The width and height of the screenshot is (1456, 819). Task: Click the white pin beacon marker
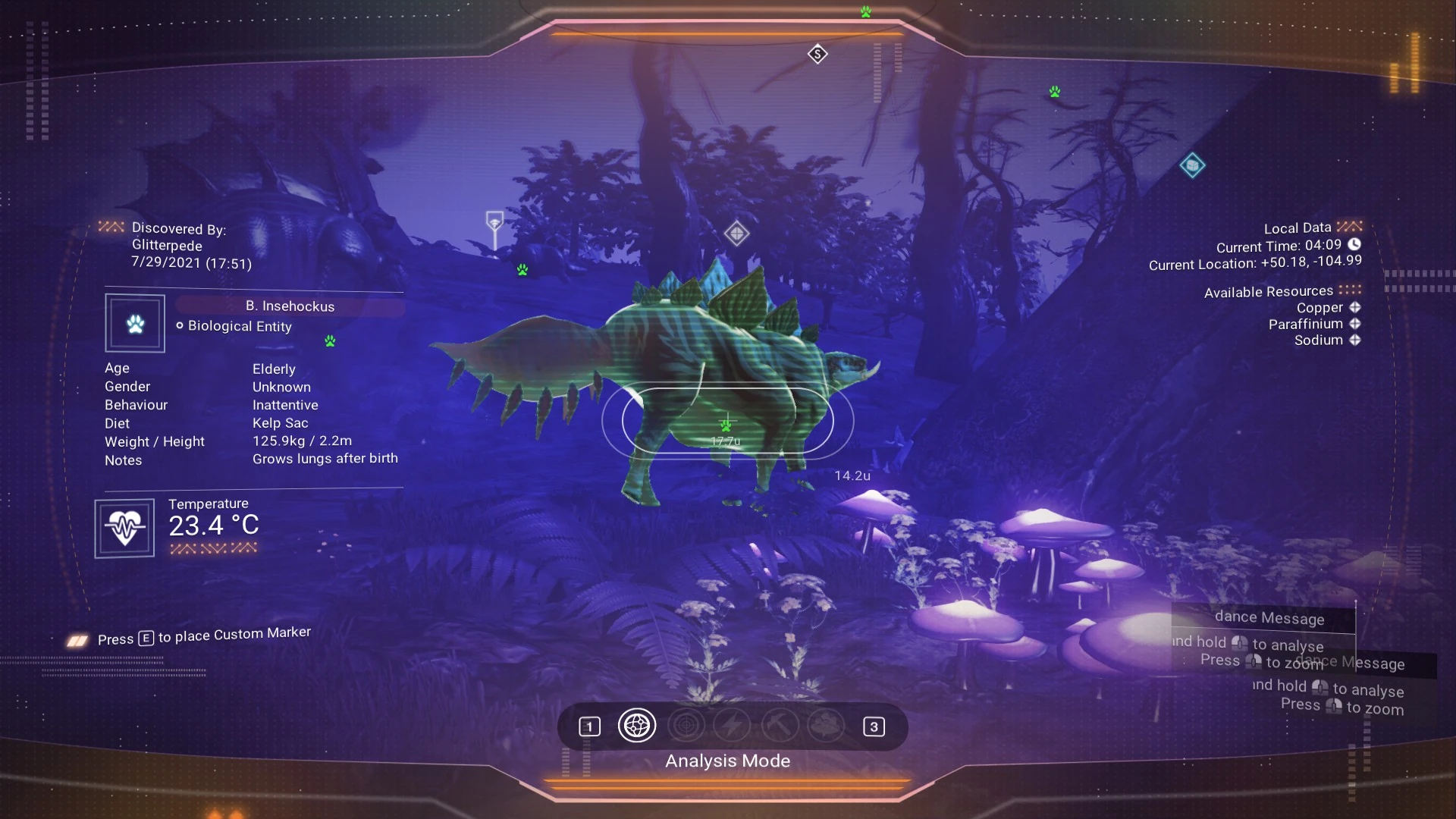pos(494,224)
